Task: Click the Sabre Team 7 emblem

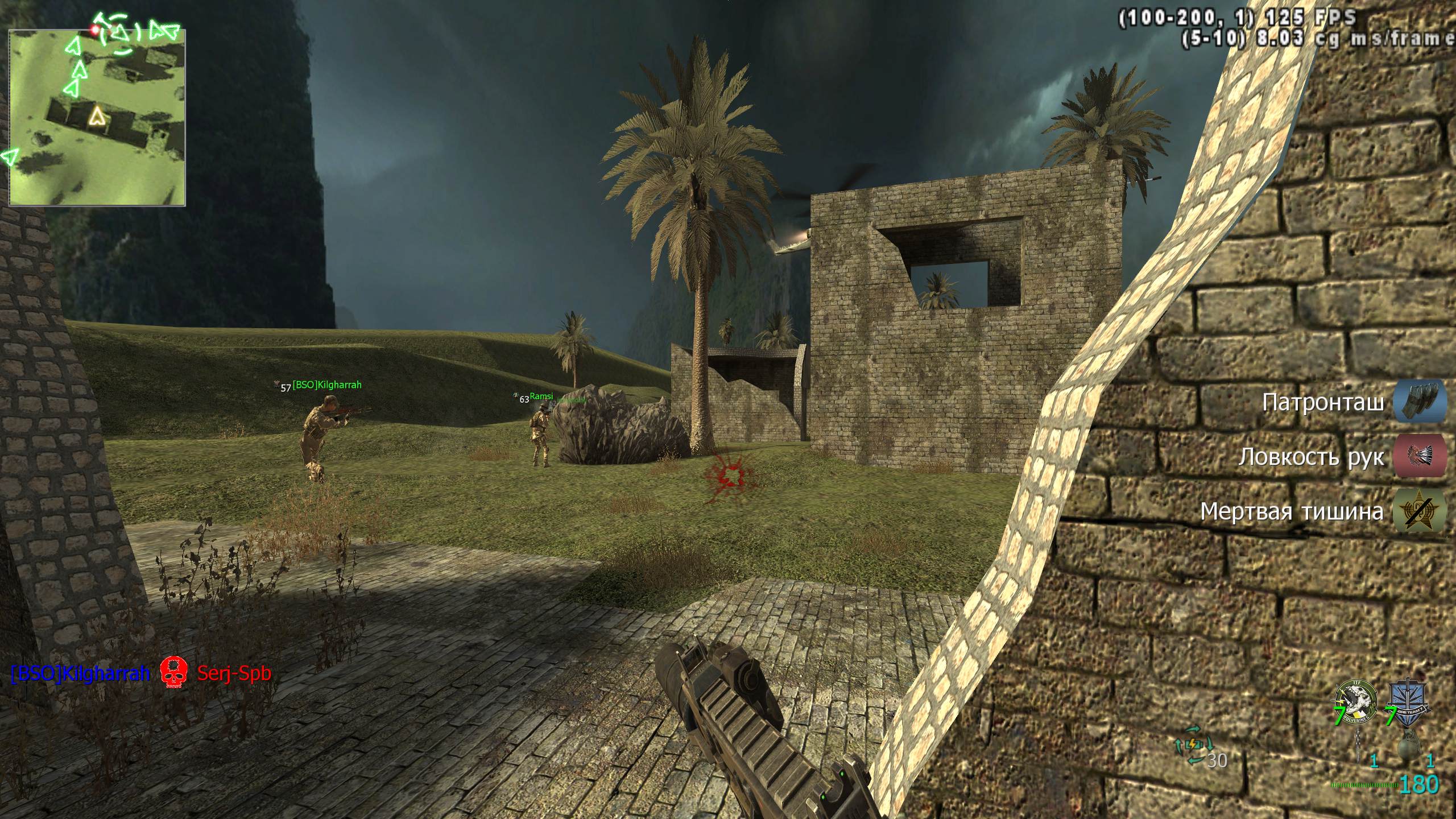Action: tap(1408, 703)
